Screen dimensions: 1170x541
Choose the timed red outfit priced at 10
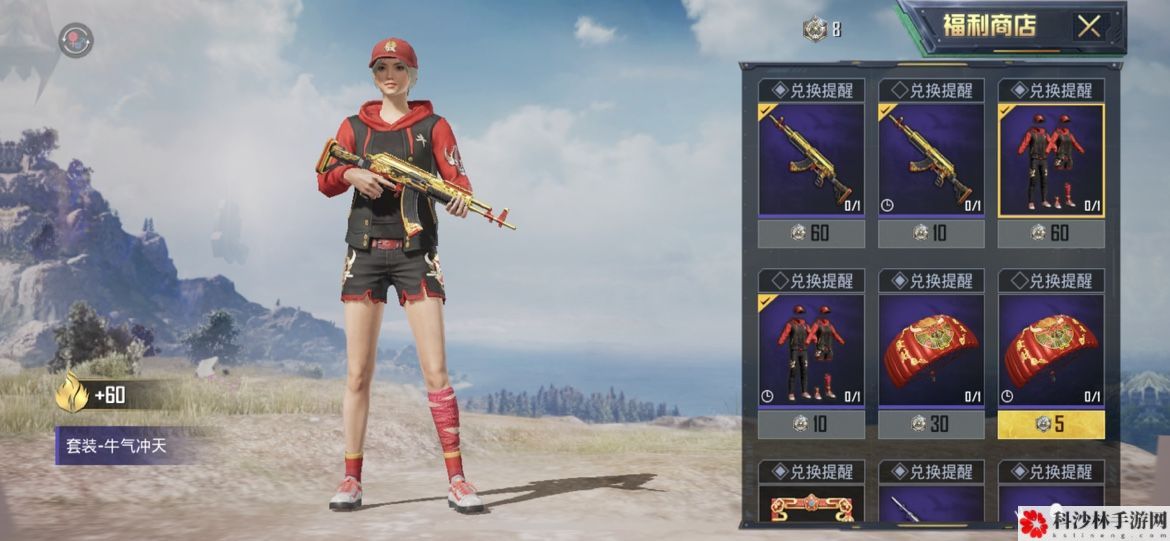[x=811, y=349]
